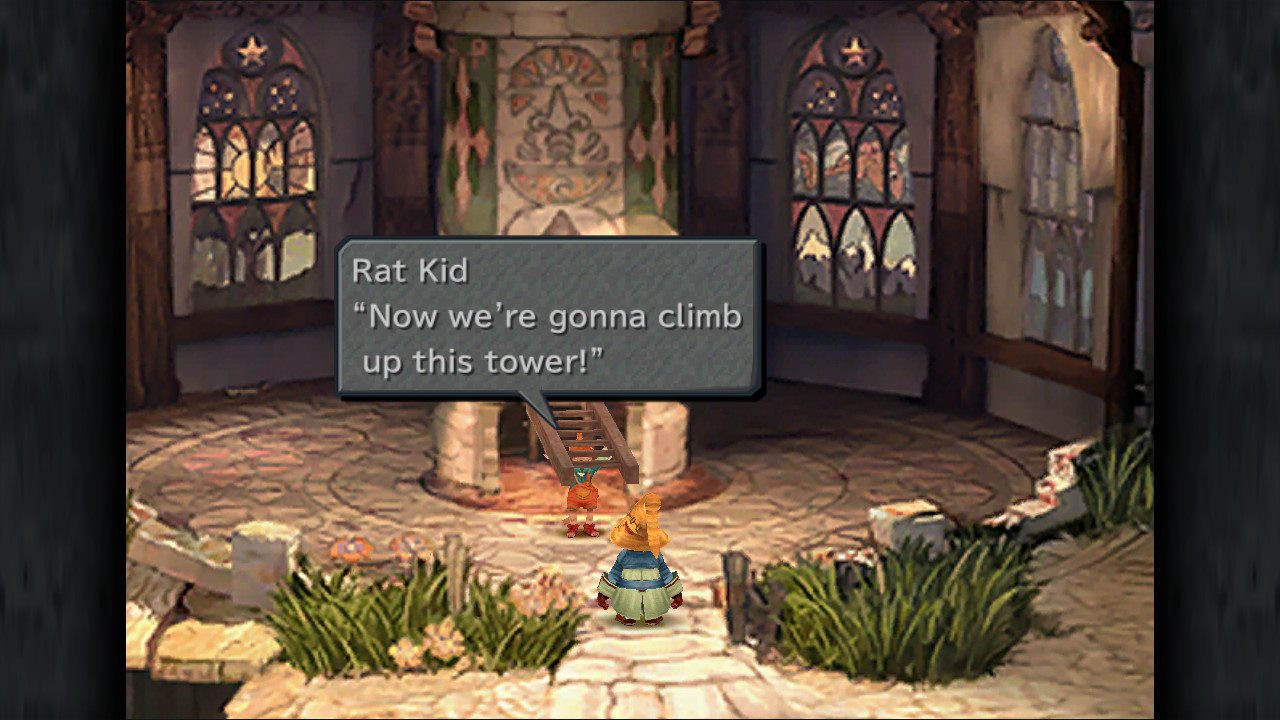The width and height of the screenshot is (1280, 720).
Task: Click the wooden post beside the stone path
Action: coord(737,600)
